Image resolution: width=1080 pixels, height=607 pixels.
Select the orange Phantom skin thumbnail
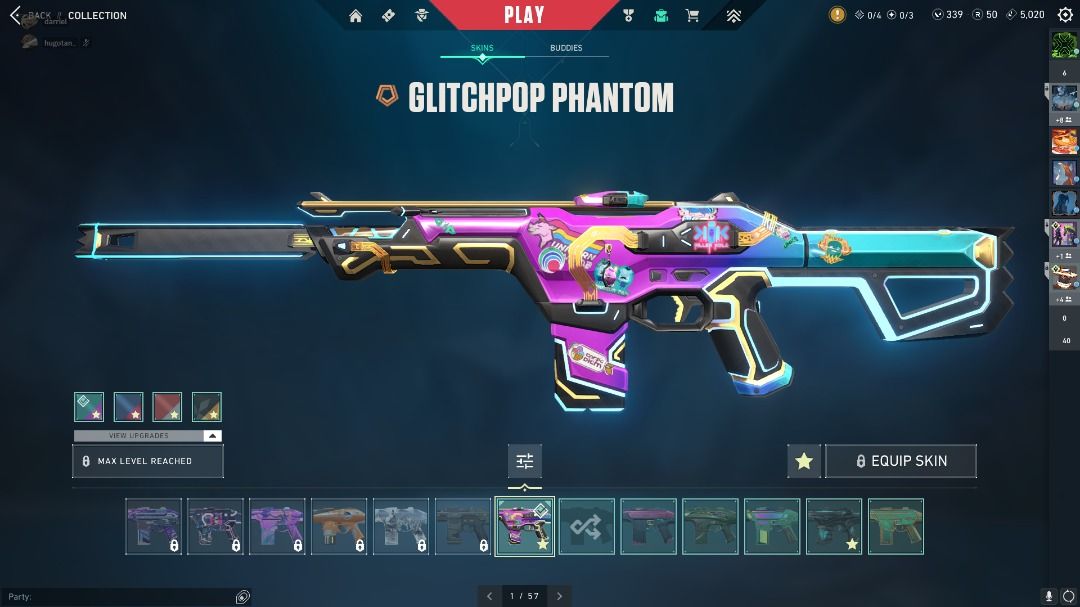(x=339, y=526)
